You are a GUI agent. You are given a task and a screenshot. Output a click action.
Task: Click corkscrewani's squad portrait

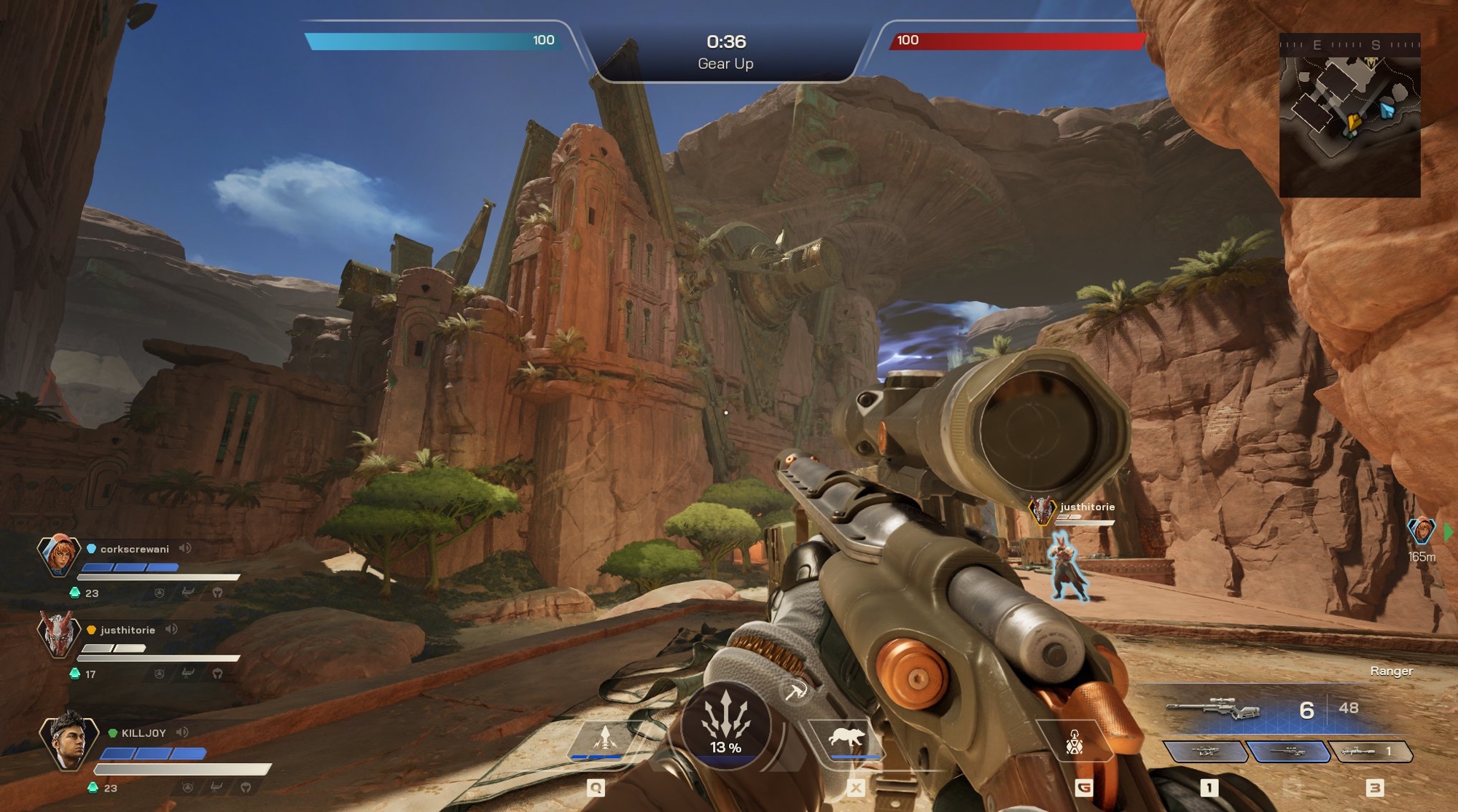tap(58, 555)
